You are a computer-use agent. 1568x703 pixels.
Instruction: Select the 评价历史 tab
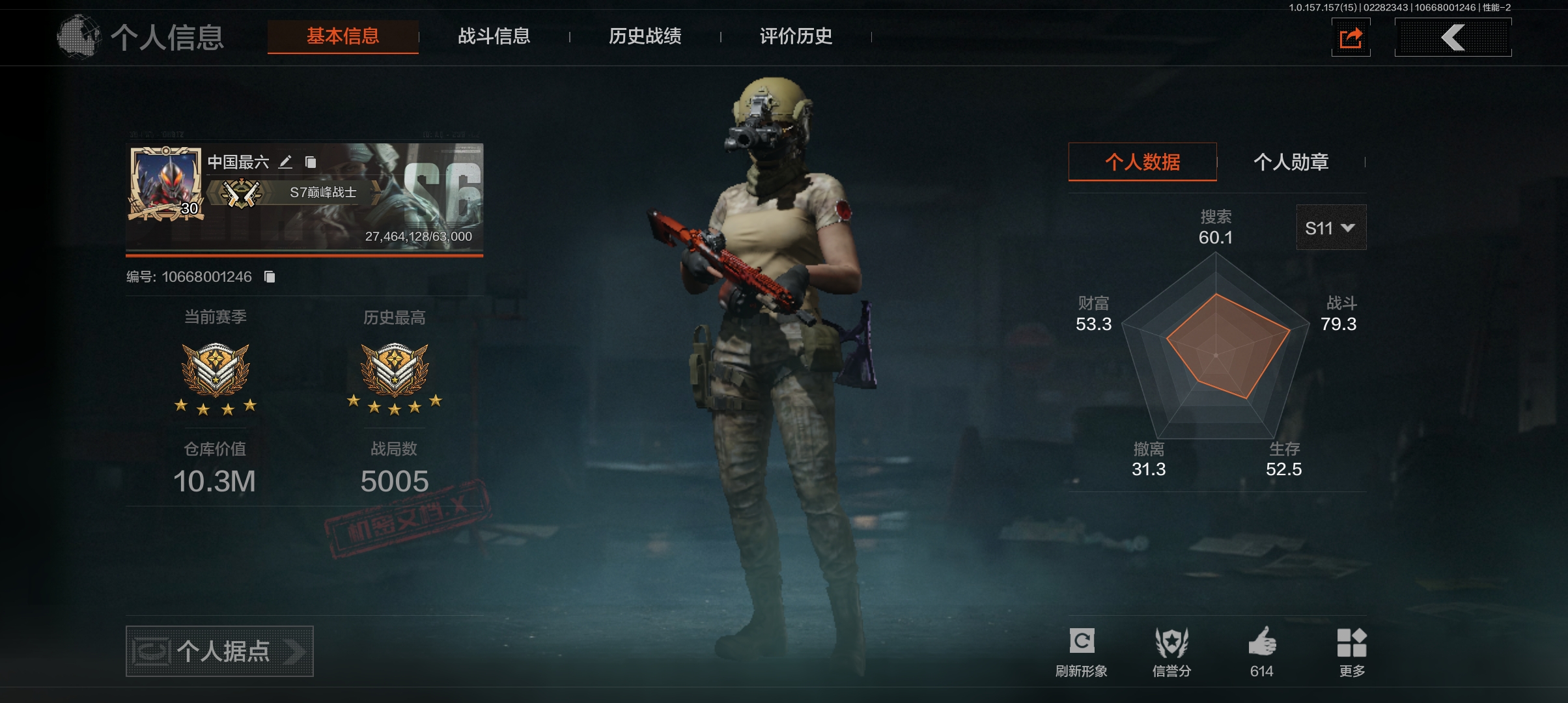[x=796, y=36]
